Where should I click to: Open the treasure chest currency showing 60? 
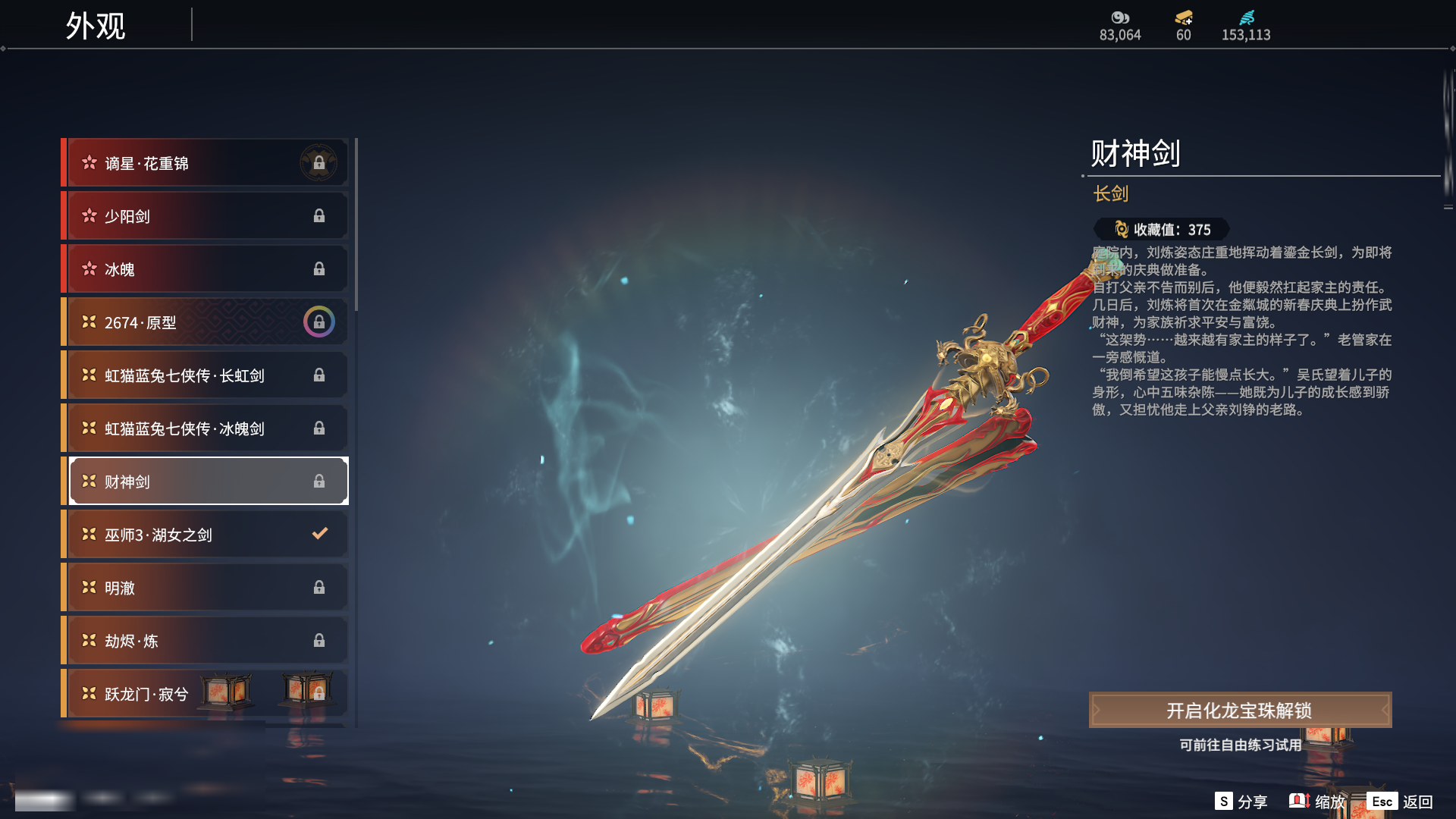coord(1183,18)
